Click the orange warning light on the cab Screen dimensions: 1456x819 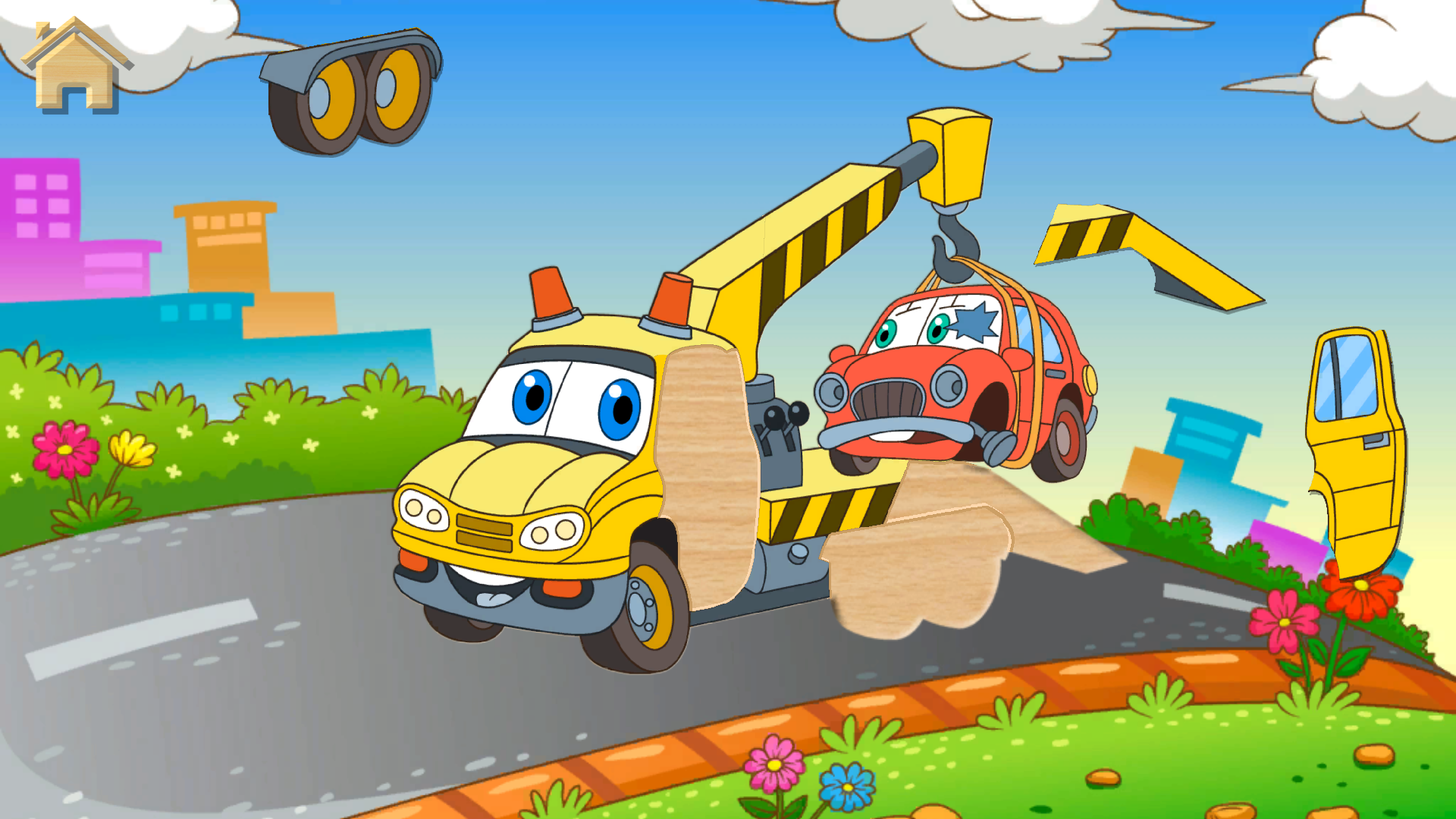550,296
